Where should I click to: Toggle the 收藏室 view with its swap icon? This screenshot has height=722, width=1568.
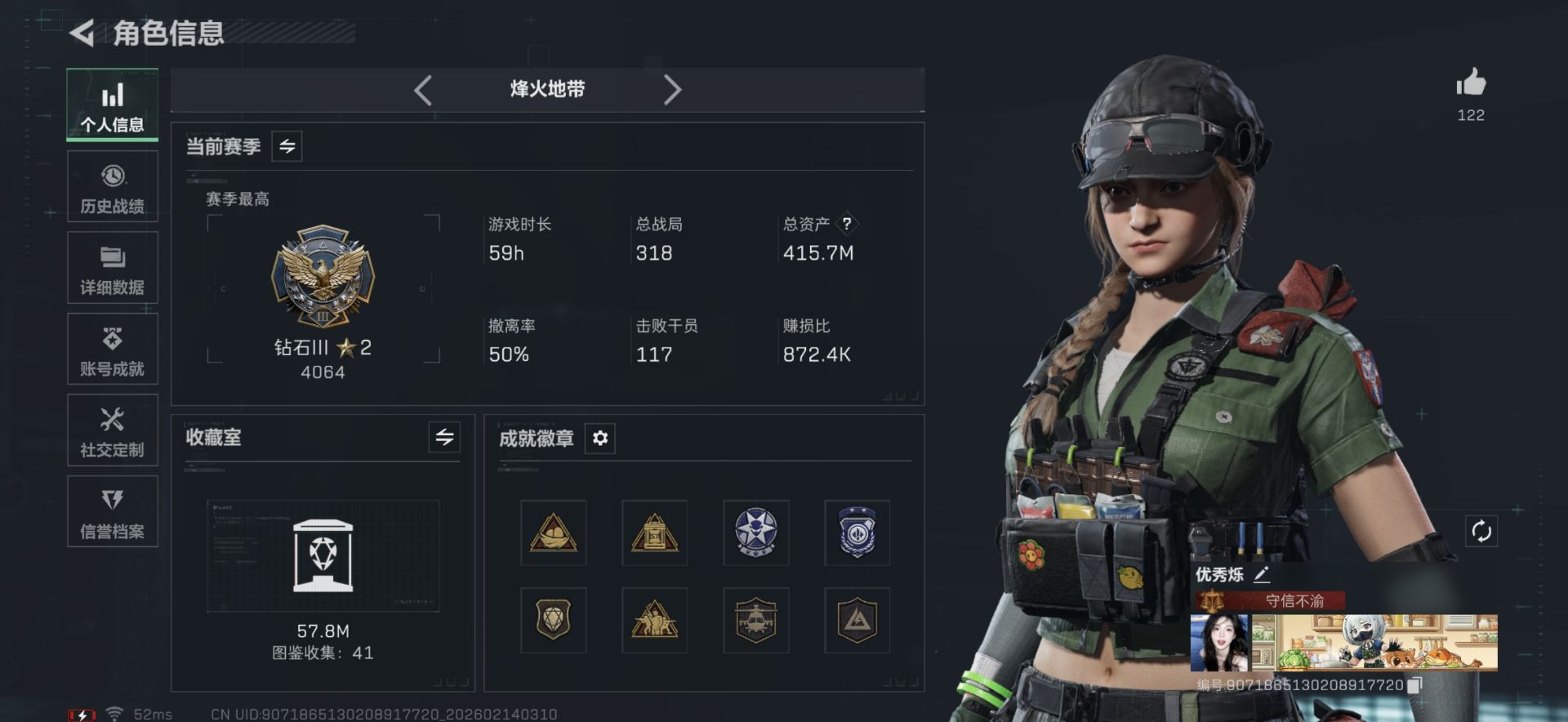click(444, 438)
